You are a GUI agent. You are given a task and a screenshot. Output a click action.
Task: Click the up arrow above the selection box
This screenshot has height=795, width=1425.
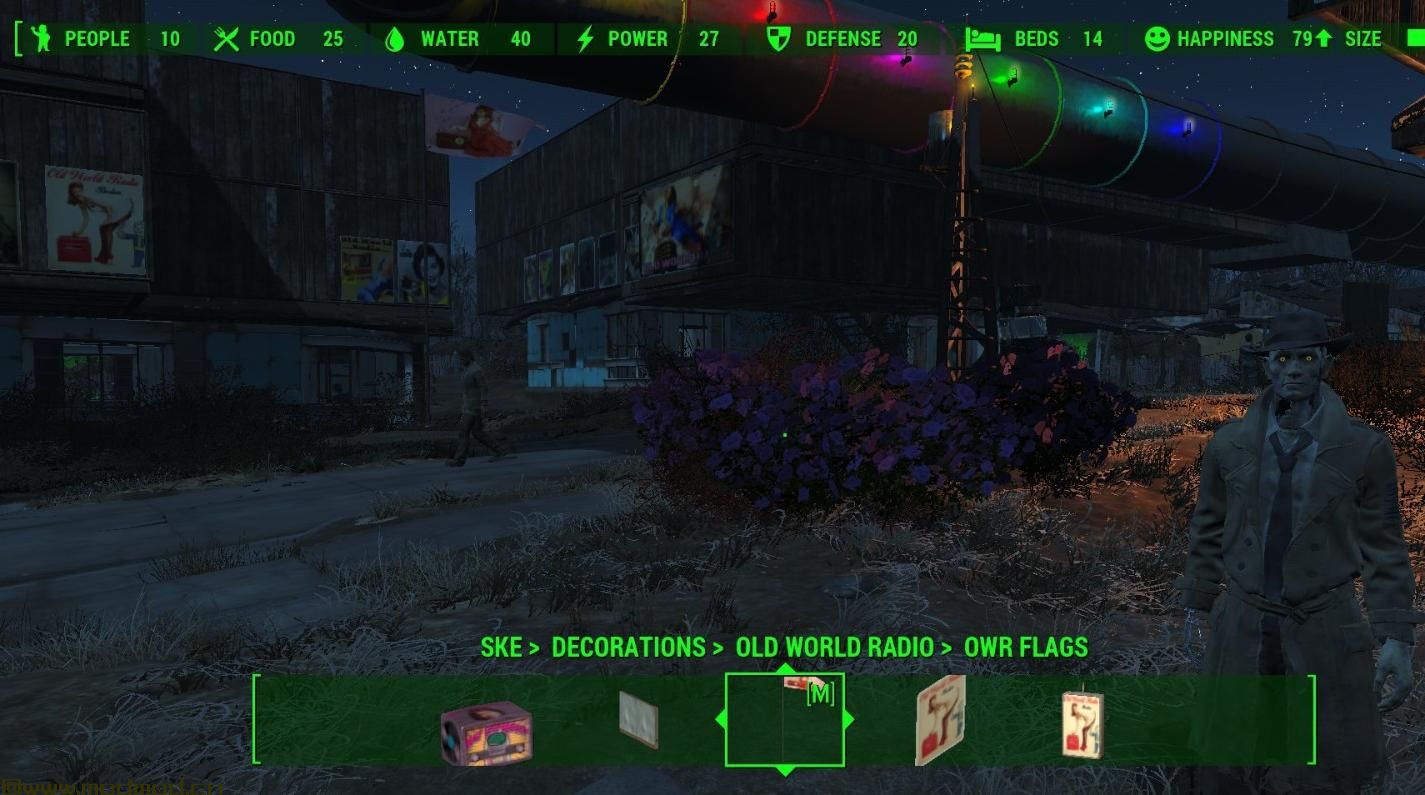point(785,668)
